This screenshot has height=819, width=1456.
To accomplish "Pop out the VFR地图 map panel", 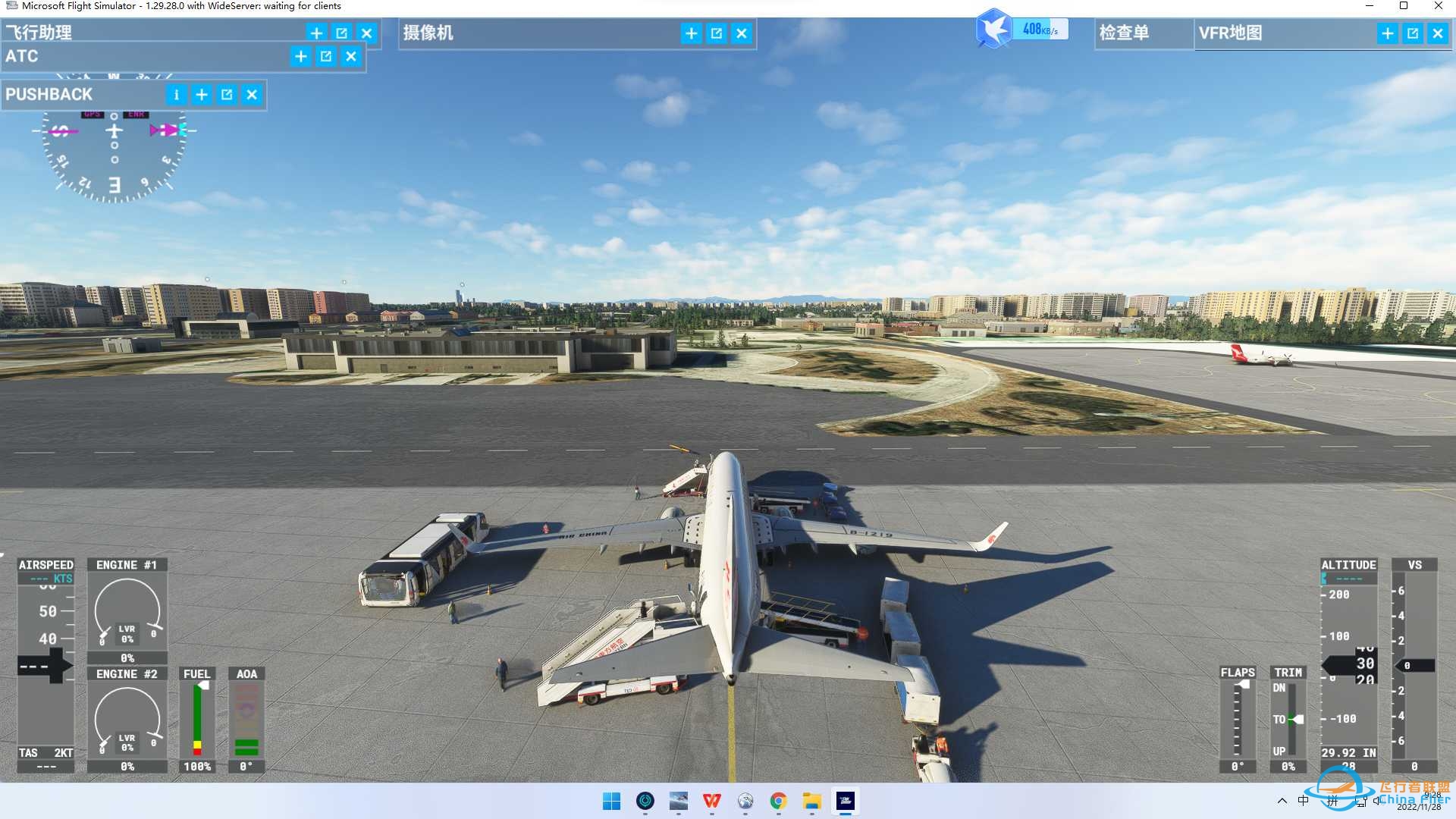I will tap(1412, 33).
